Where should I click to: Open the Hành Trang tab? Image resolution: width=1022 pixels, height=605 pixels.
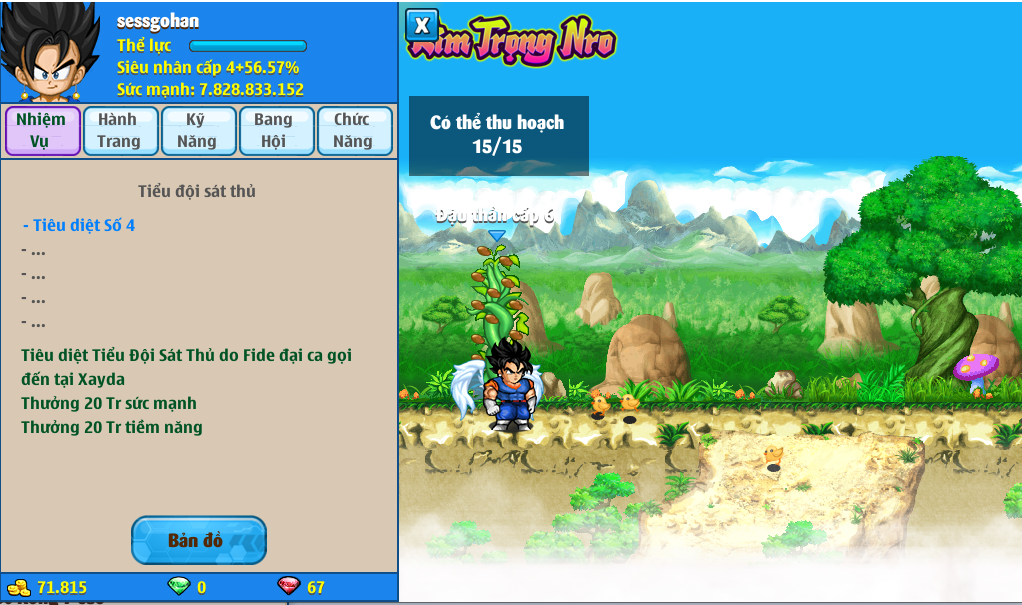[119, 131]
